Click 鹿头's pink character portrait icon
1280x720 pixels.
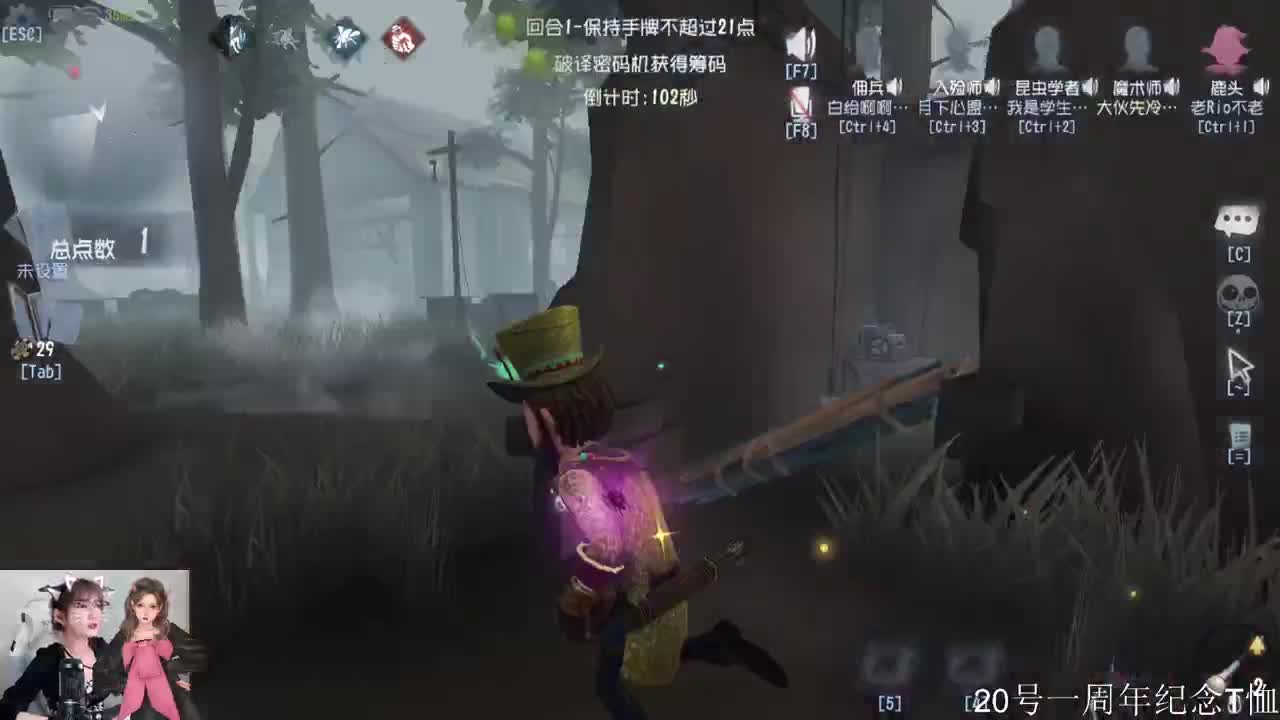[x=1227, y=48]
